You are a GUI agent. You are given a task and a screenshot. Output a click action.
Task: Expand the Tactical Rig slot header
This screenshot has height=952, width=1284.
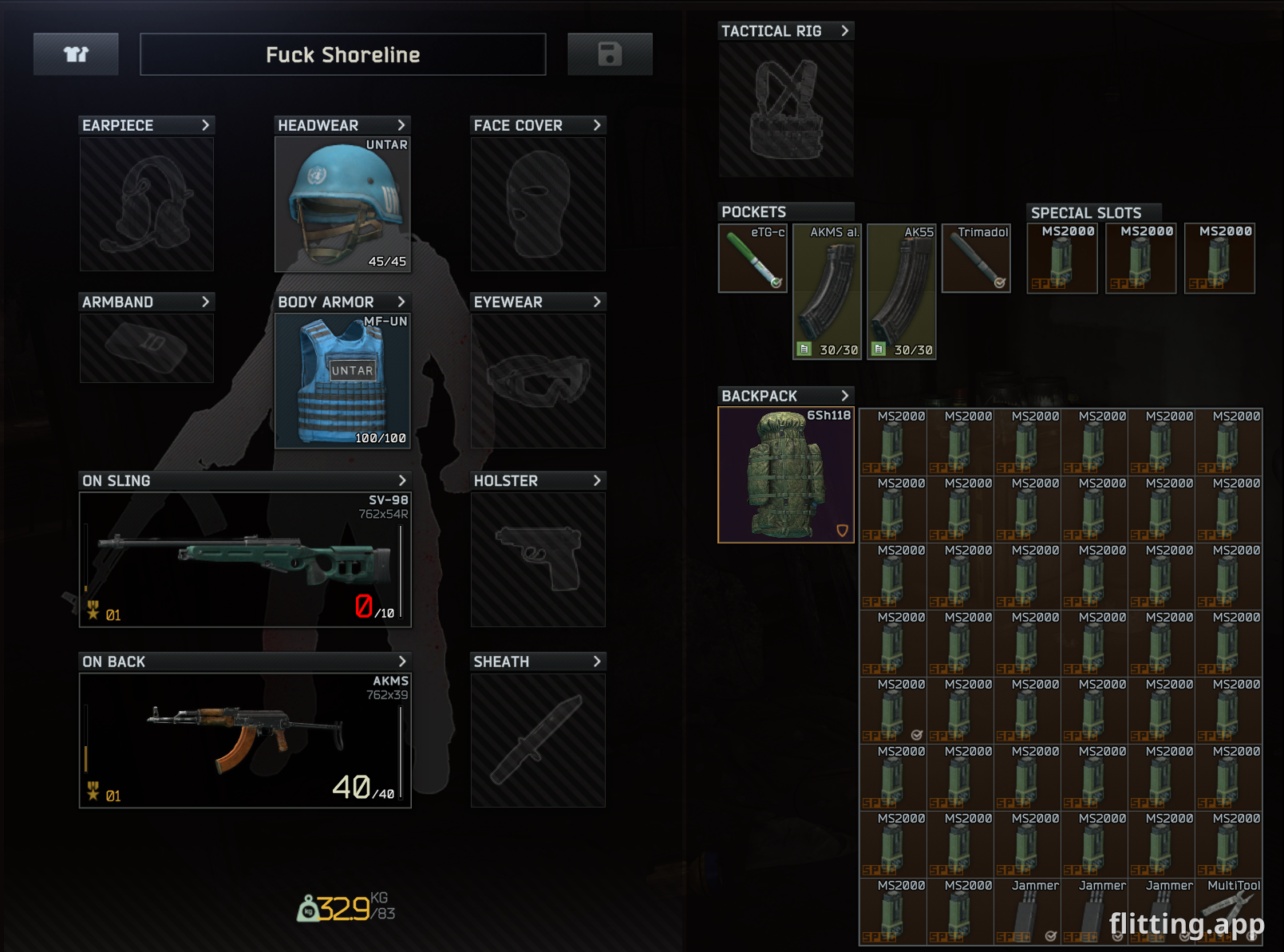844,31
